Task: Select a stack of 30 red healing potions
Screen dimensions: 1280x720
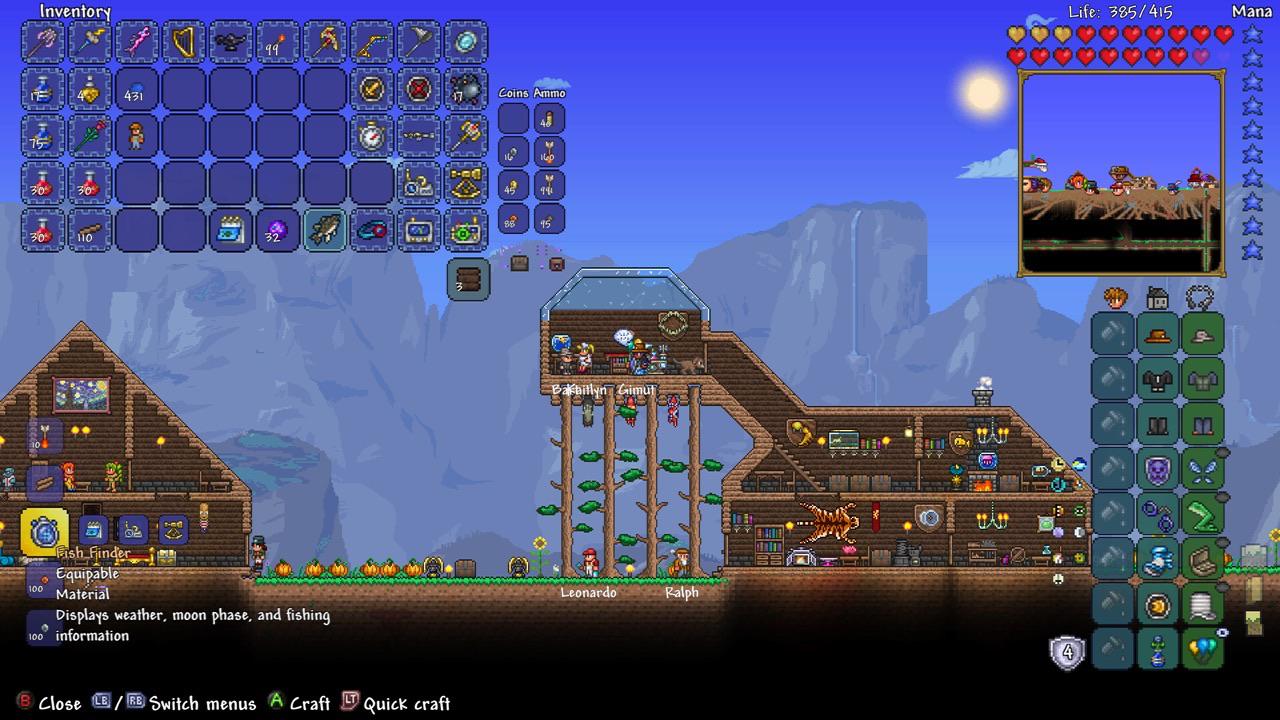Action: point(43,184)
